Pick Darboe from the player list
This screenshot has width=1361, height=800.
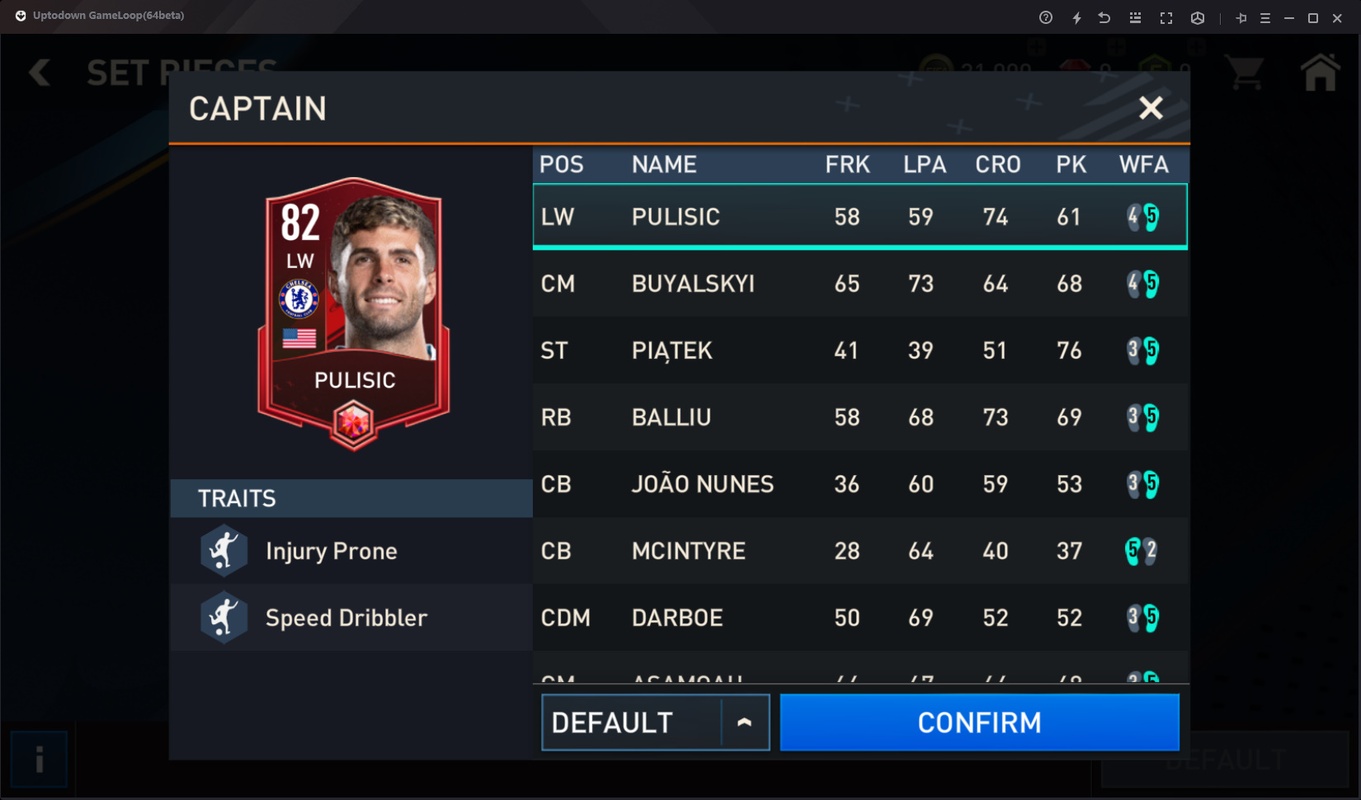859,618
